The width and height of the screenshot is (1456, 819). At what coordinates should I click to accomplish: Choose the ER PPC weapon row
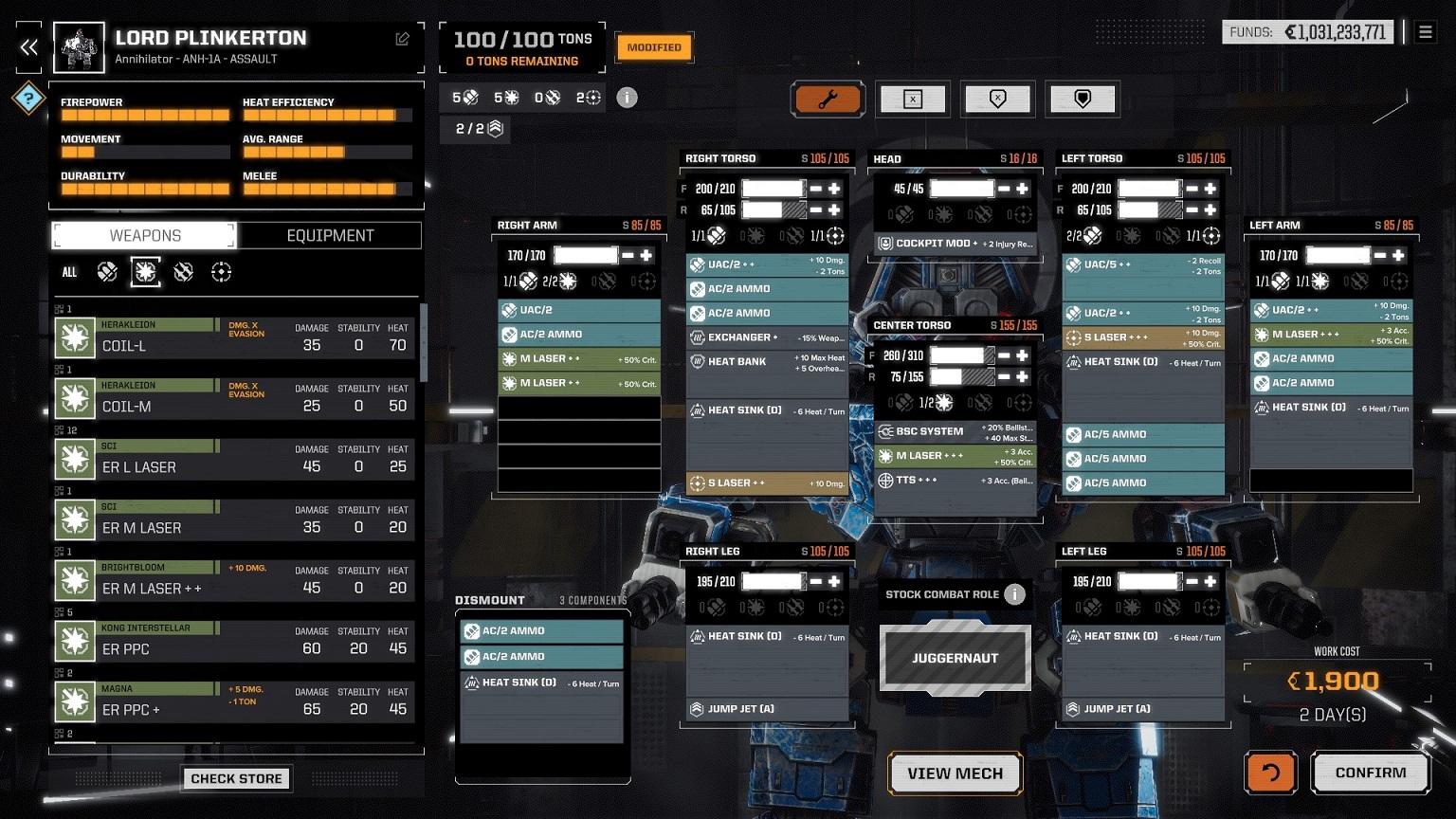(233, 642)
